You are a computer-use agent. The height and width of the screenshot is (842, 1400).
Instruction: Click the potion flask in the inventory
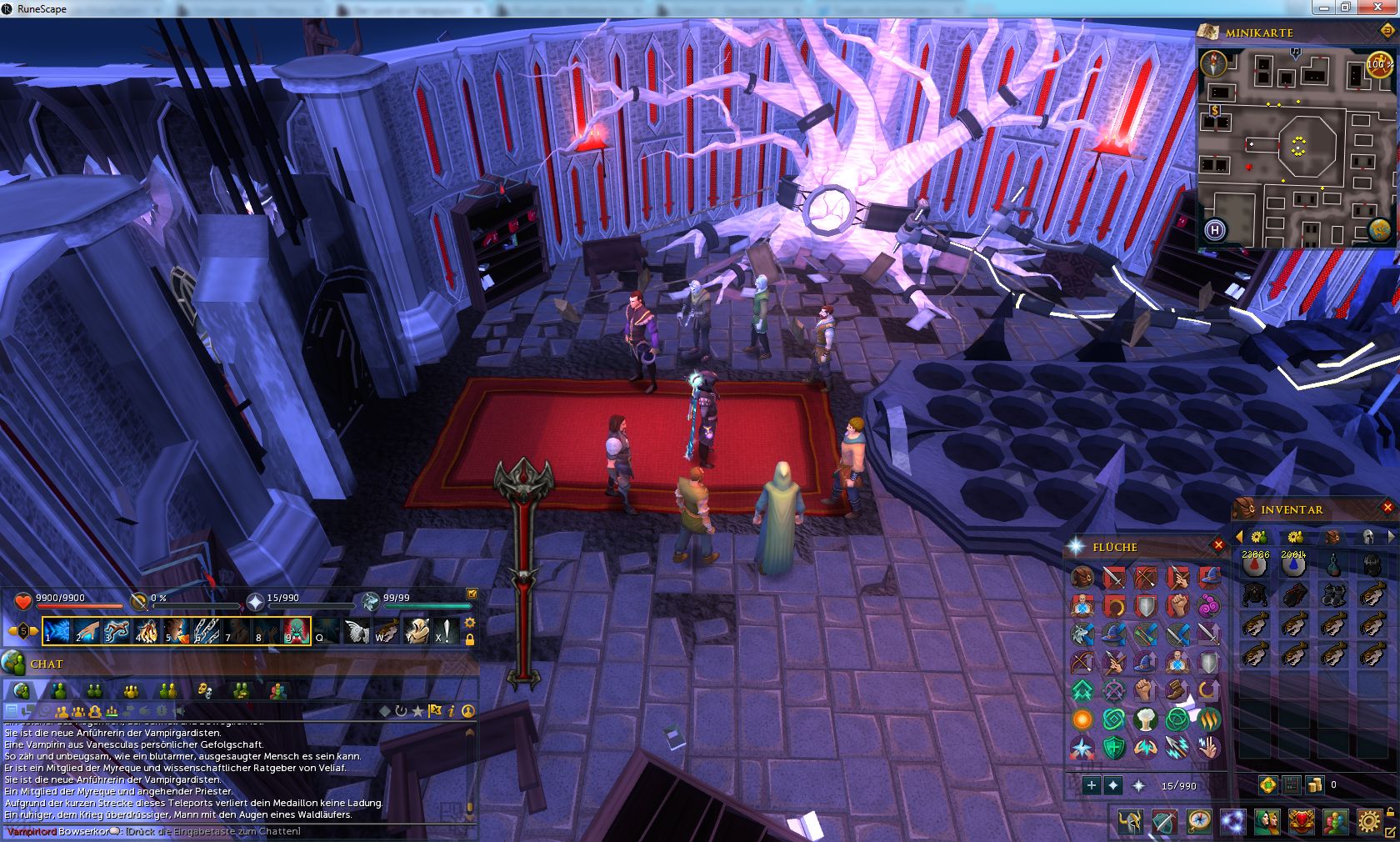point(1333,565)
